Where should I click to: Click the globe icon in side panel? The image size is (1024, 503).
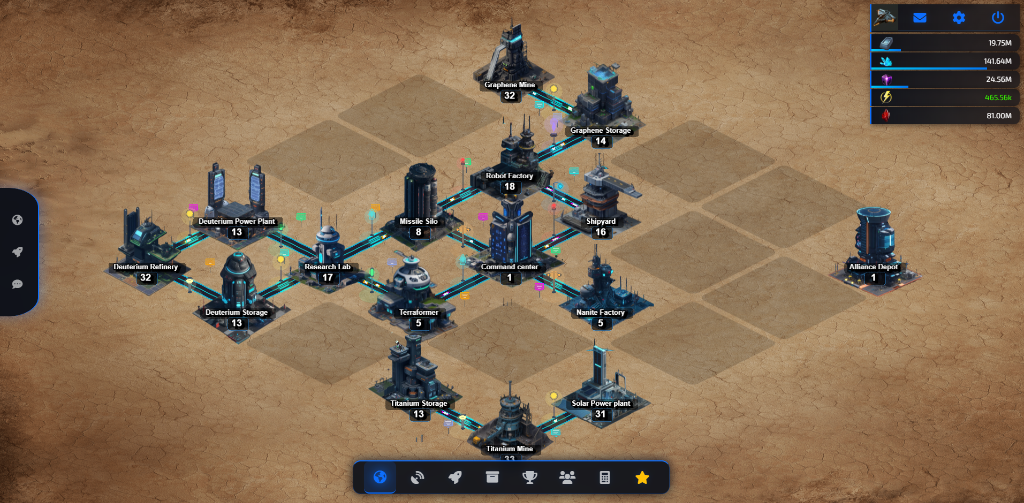tap(17, 220)
